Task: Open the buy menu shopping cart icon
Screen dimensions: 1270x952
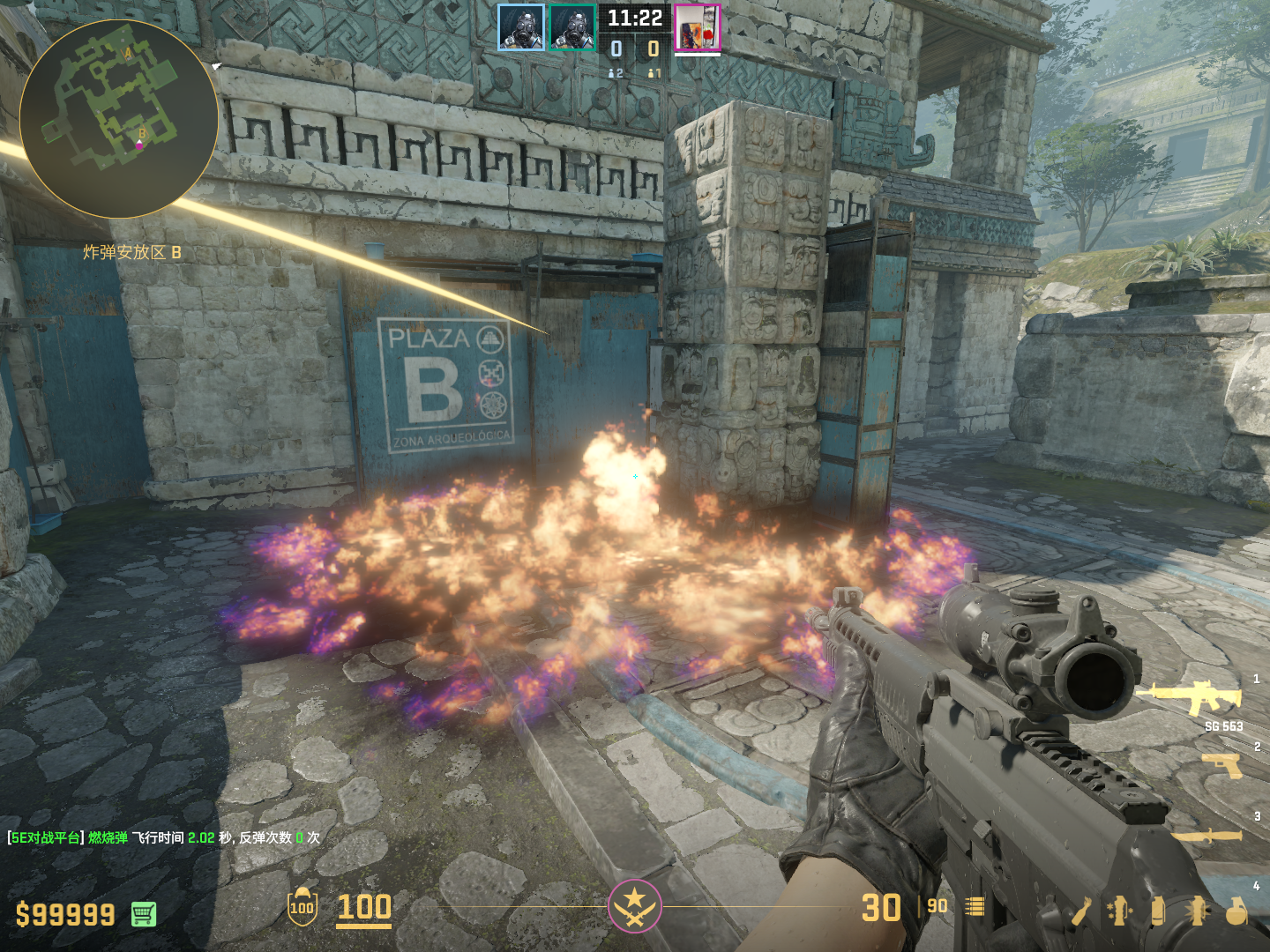Action: [x=144, y=914]
